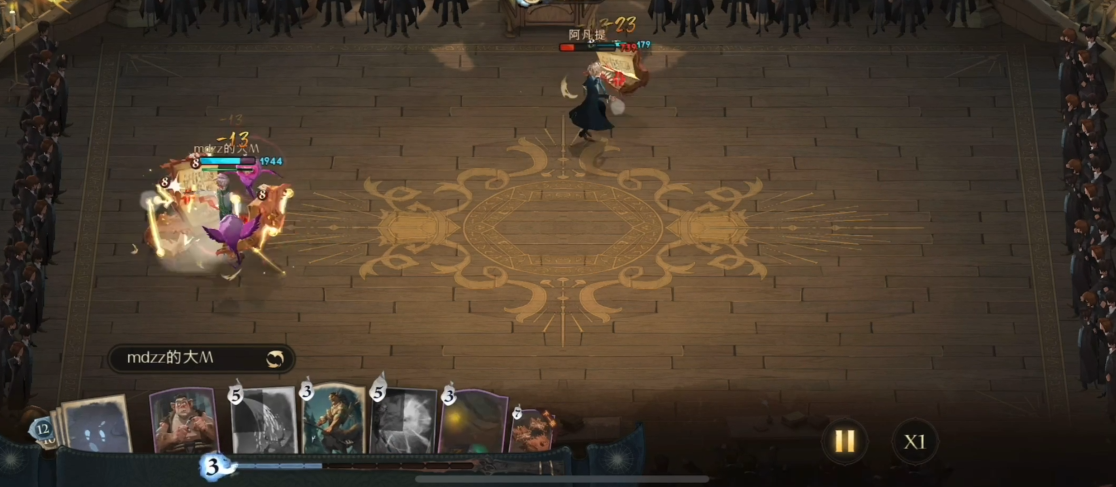Pause the replay playback

pyautogui.click(x=845, y=440)
